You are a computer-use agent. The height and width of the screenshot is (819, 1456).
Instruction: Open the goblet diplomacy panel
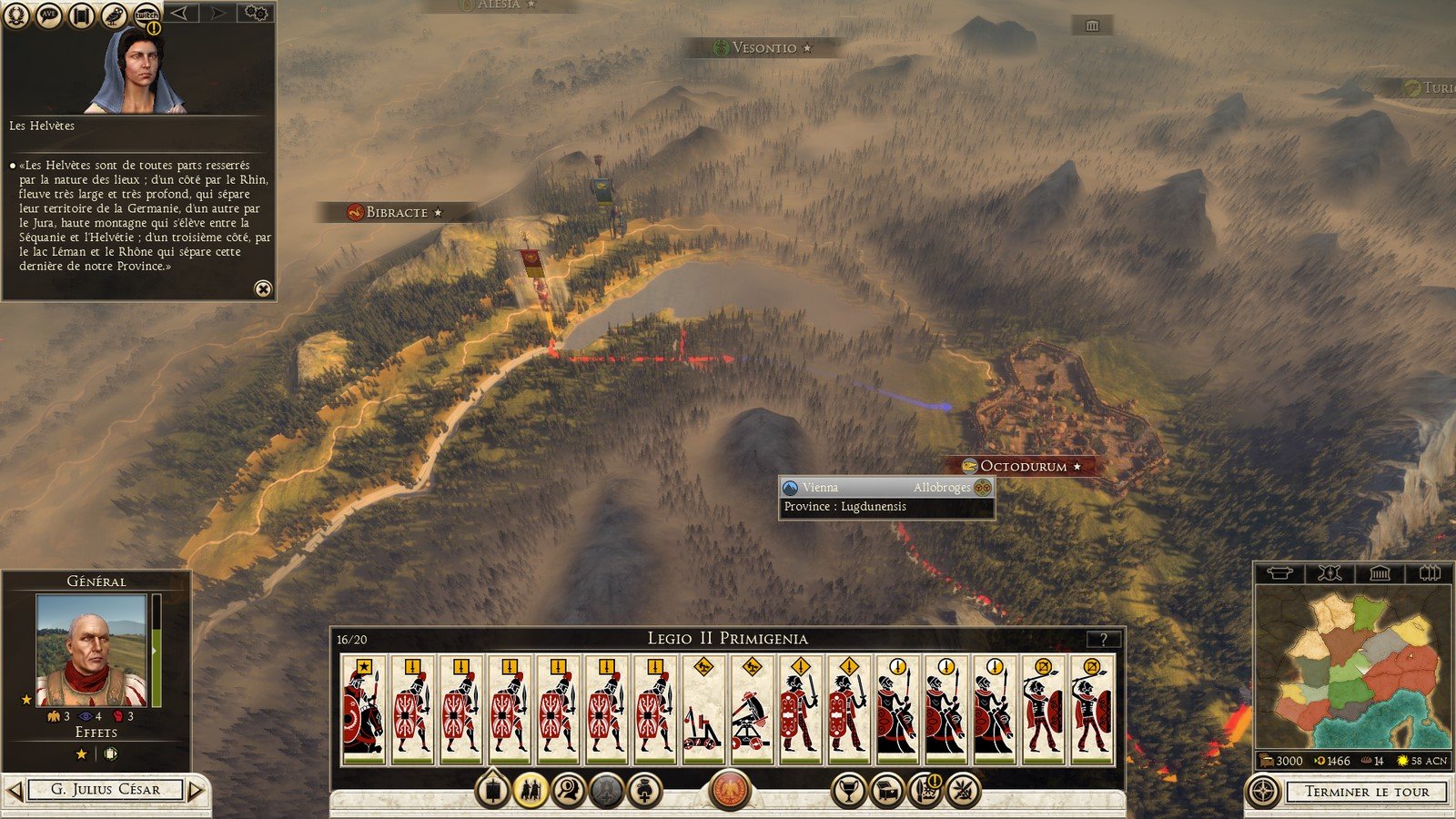(848, 791)
